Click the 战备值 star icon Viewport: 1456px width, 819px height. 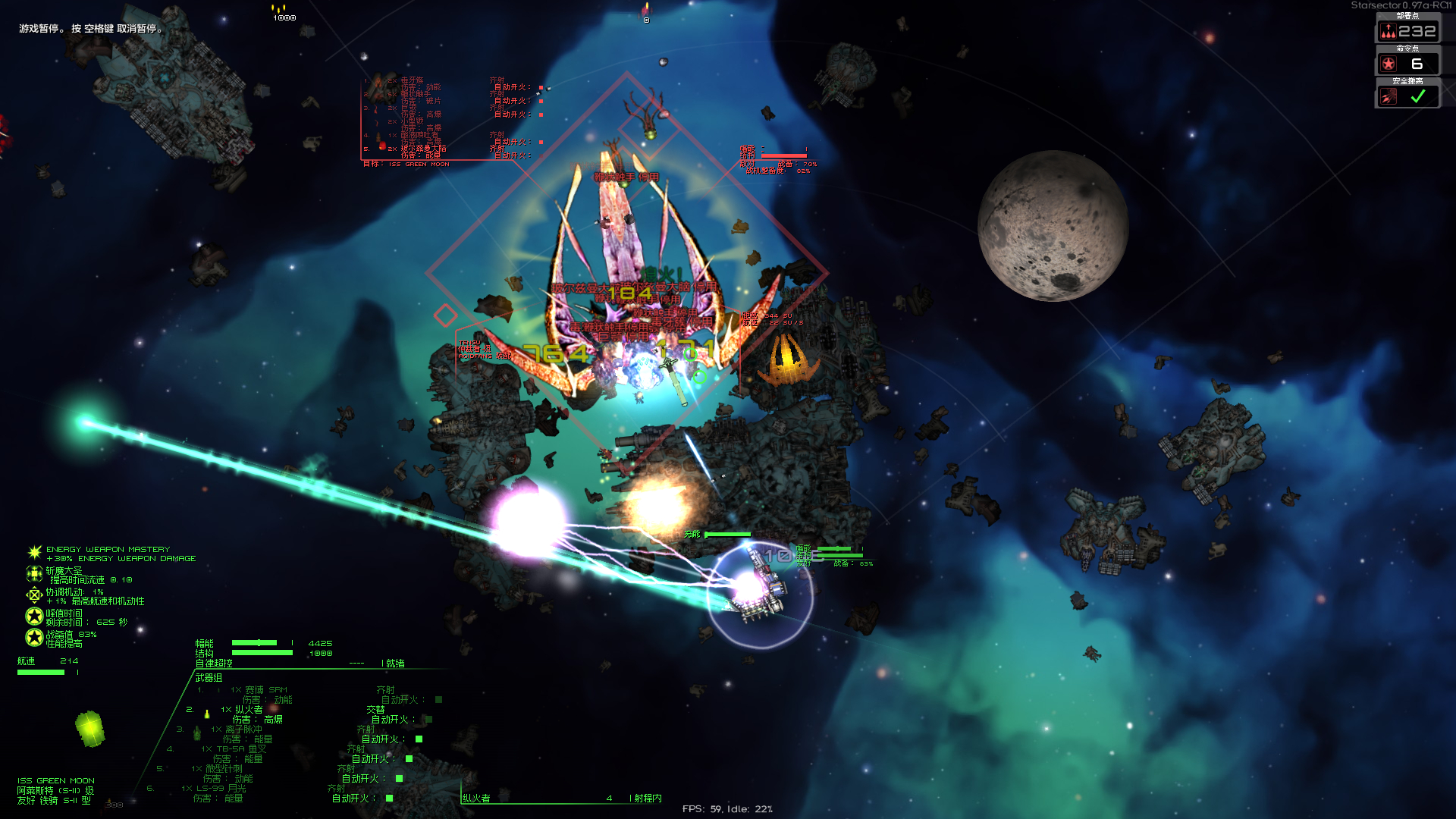click(x=34, y=637)
